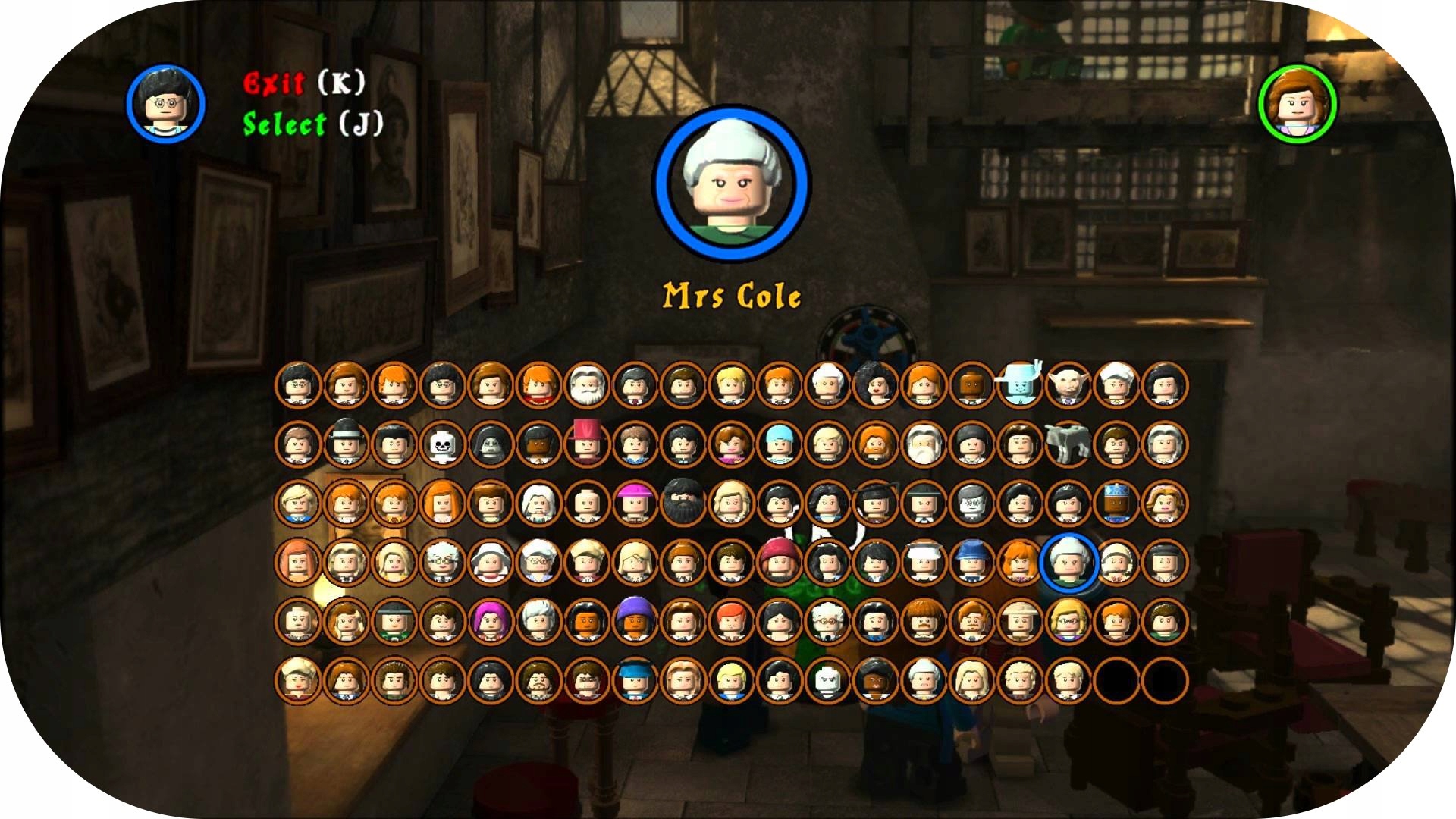Pick the character wearing a red top hat
Screen dimensions: 1456x819
click(x=586, y=444)
